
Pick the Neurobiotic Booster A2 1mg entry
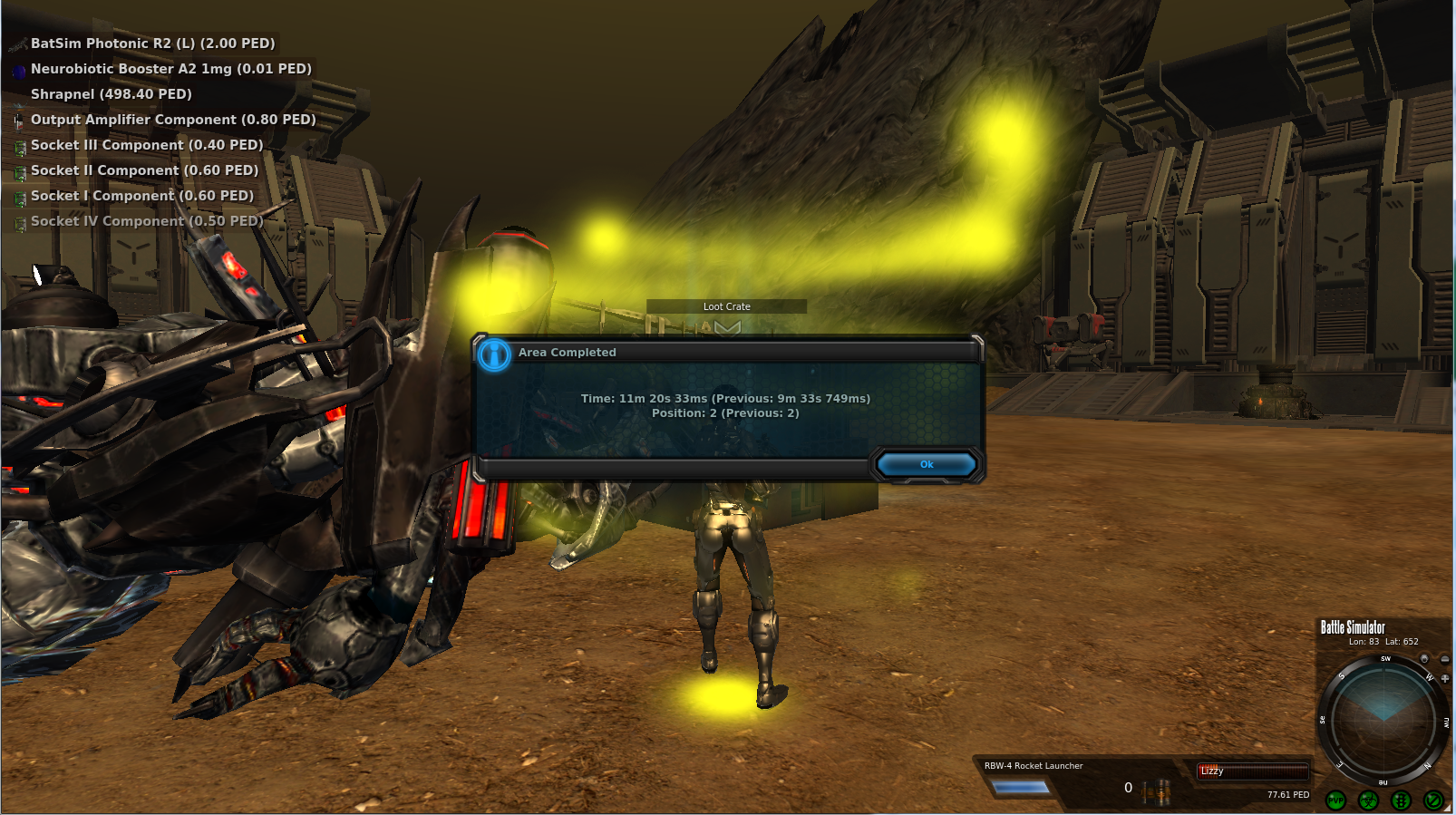tap(170, 69)
